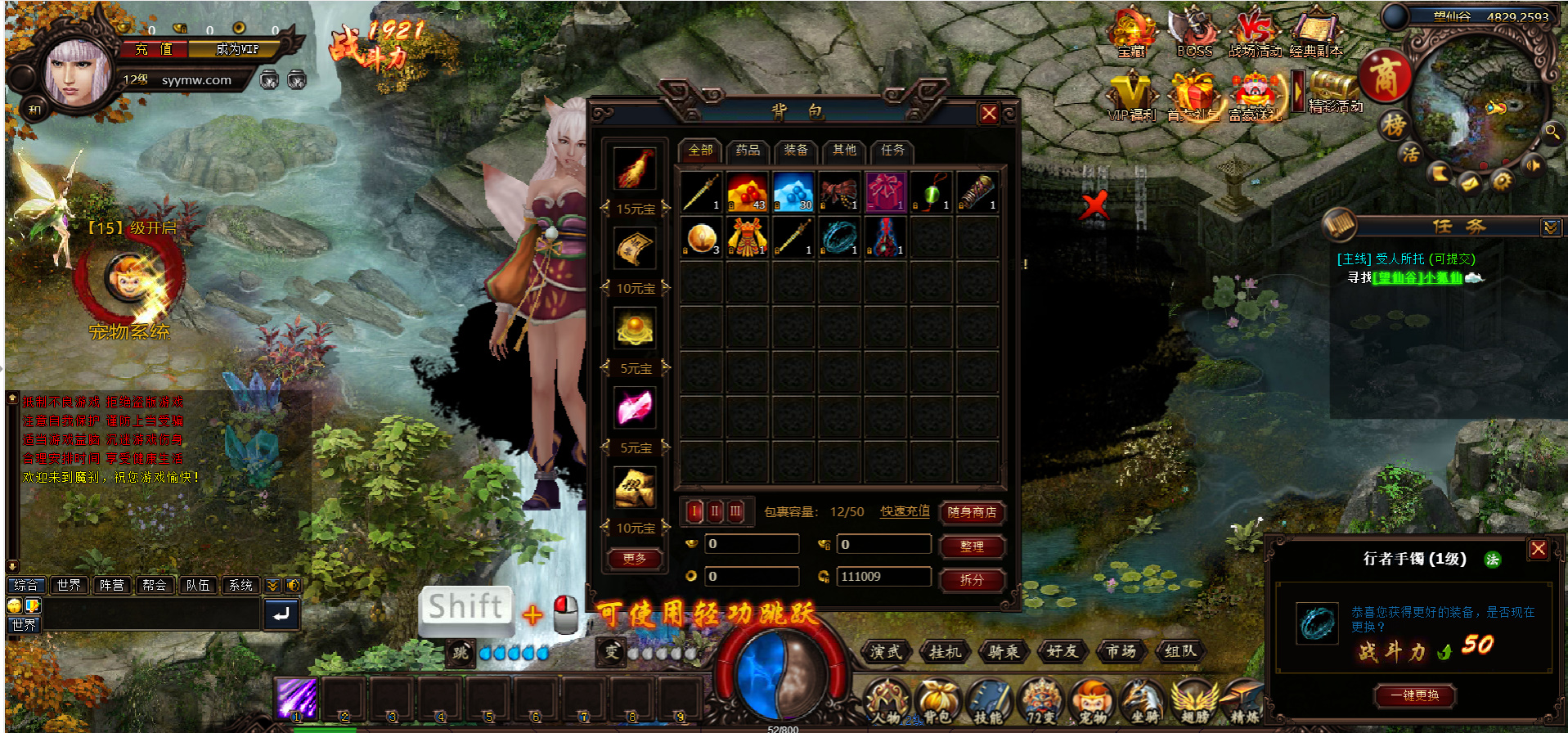1568x733 pixels.
Task: Switch to the 药品 tab
Action: click(x=748, y=151)
